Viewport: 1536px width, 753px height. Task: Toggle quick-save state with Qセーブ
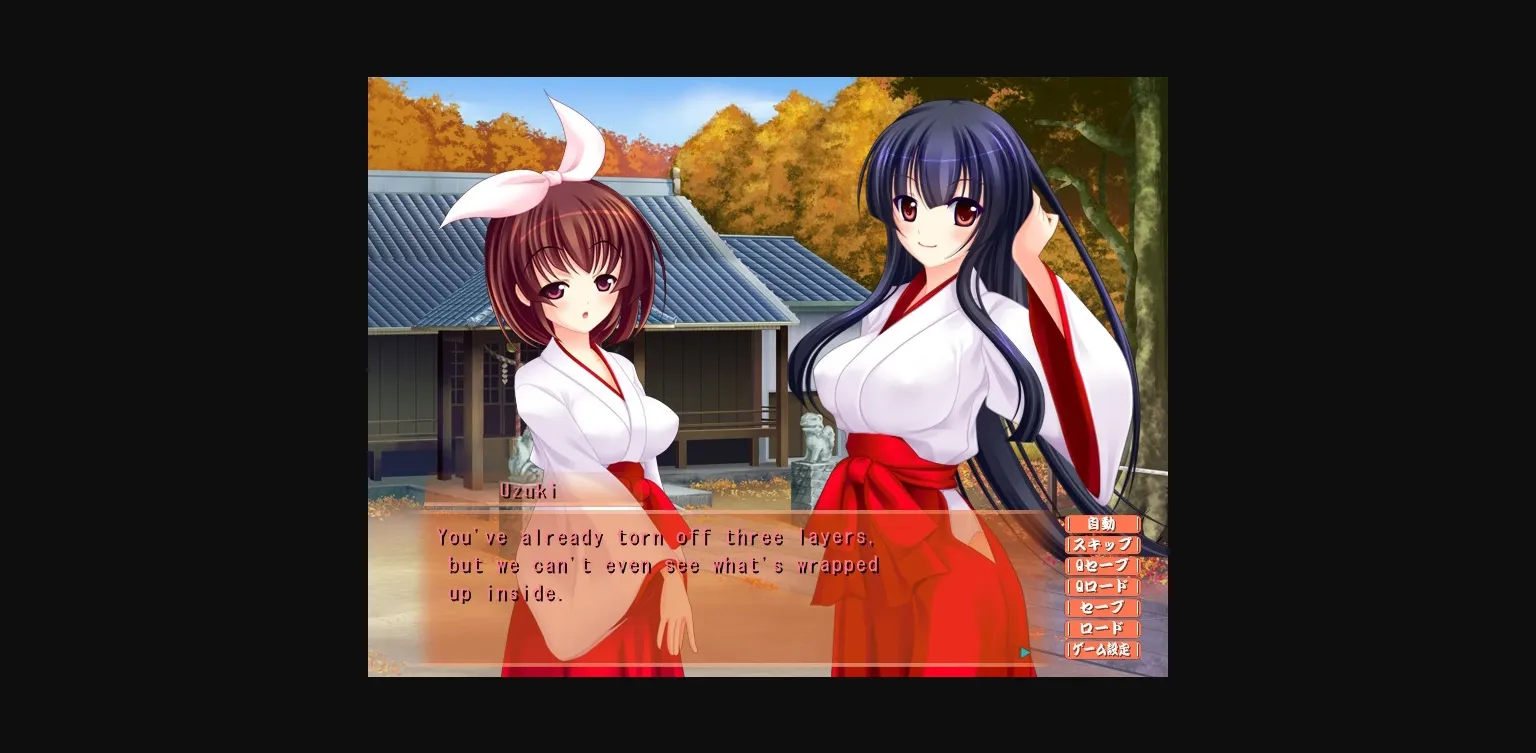click(x=1103, y=566)
